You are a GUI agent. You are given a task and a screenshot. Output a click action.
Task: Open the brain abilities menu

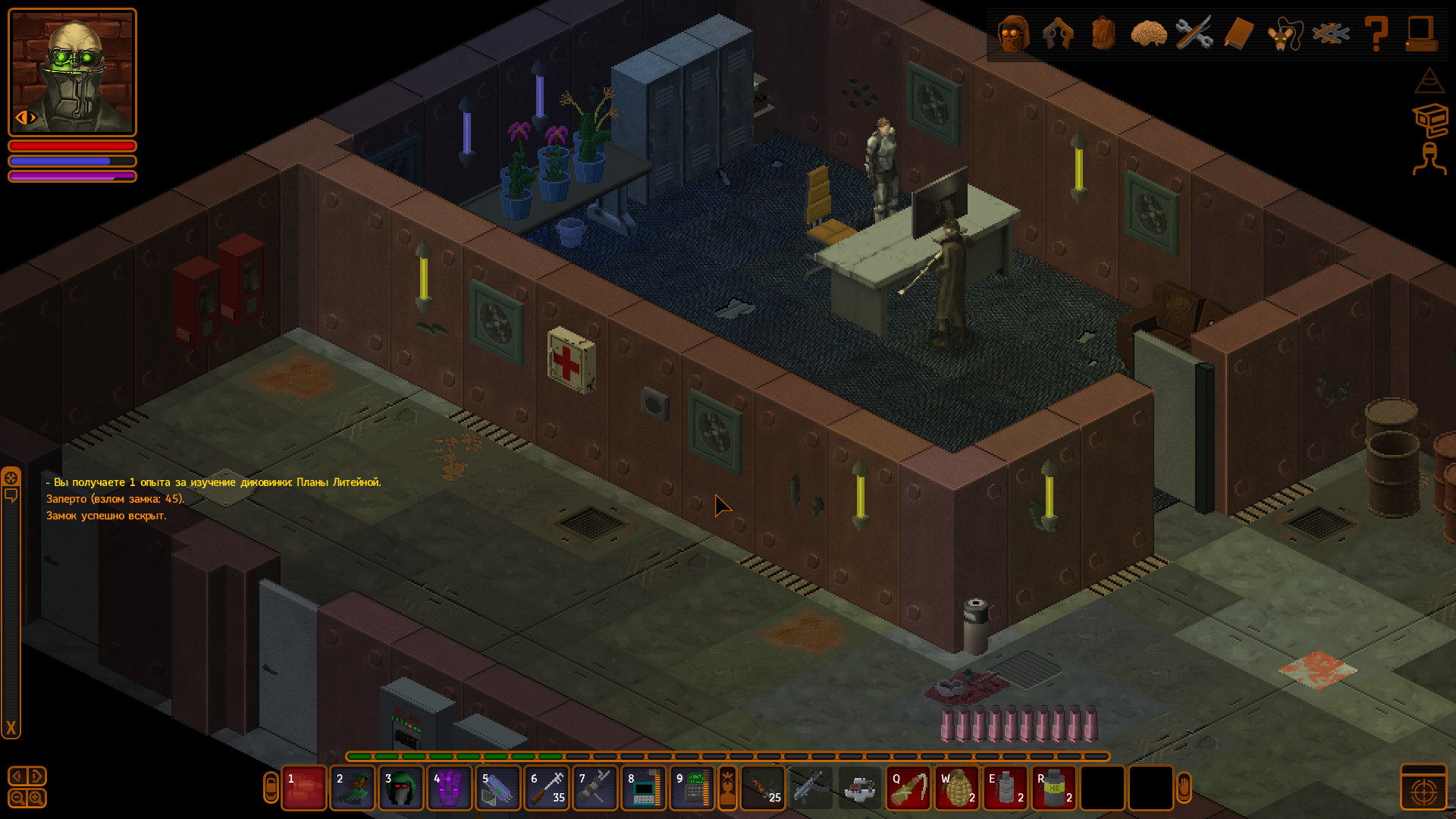click(1148, 34)
